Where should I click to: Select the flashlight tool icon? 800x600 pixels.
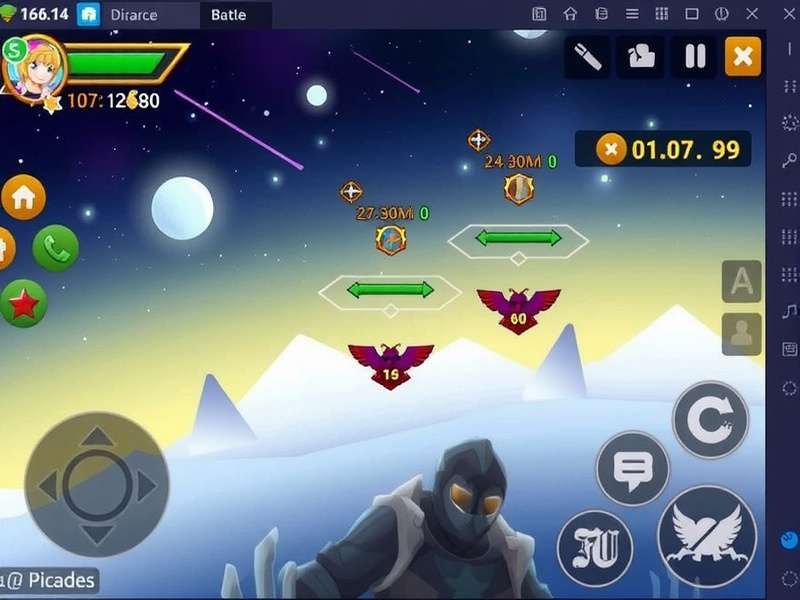[588, 57]
